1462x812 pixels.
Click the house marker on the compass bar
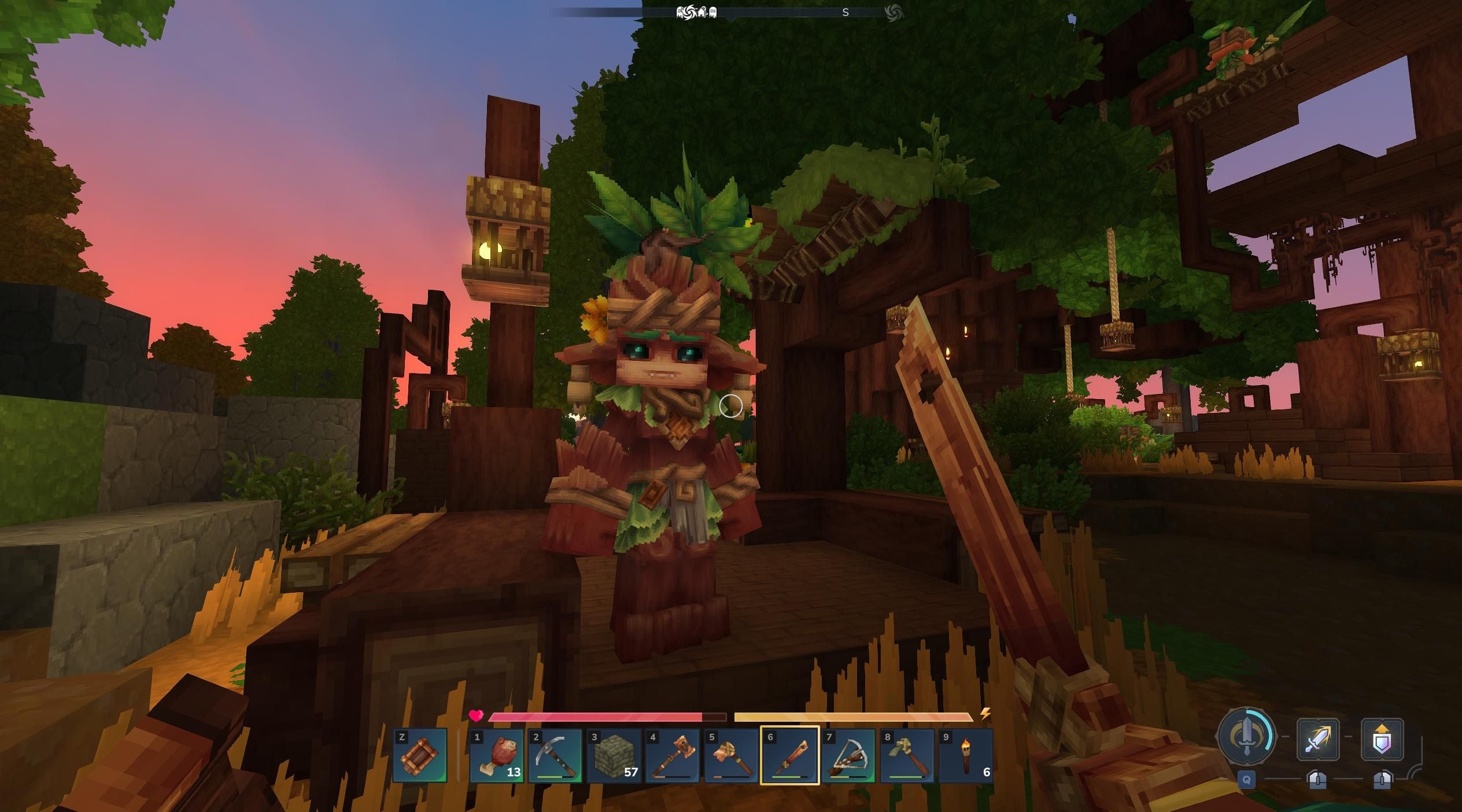(703, 12)
